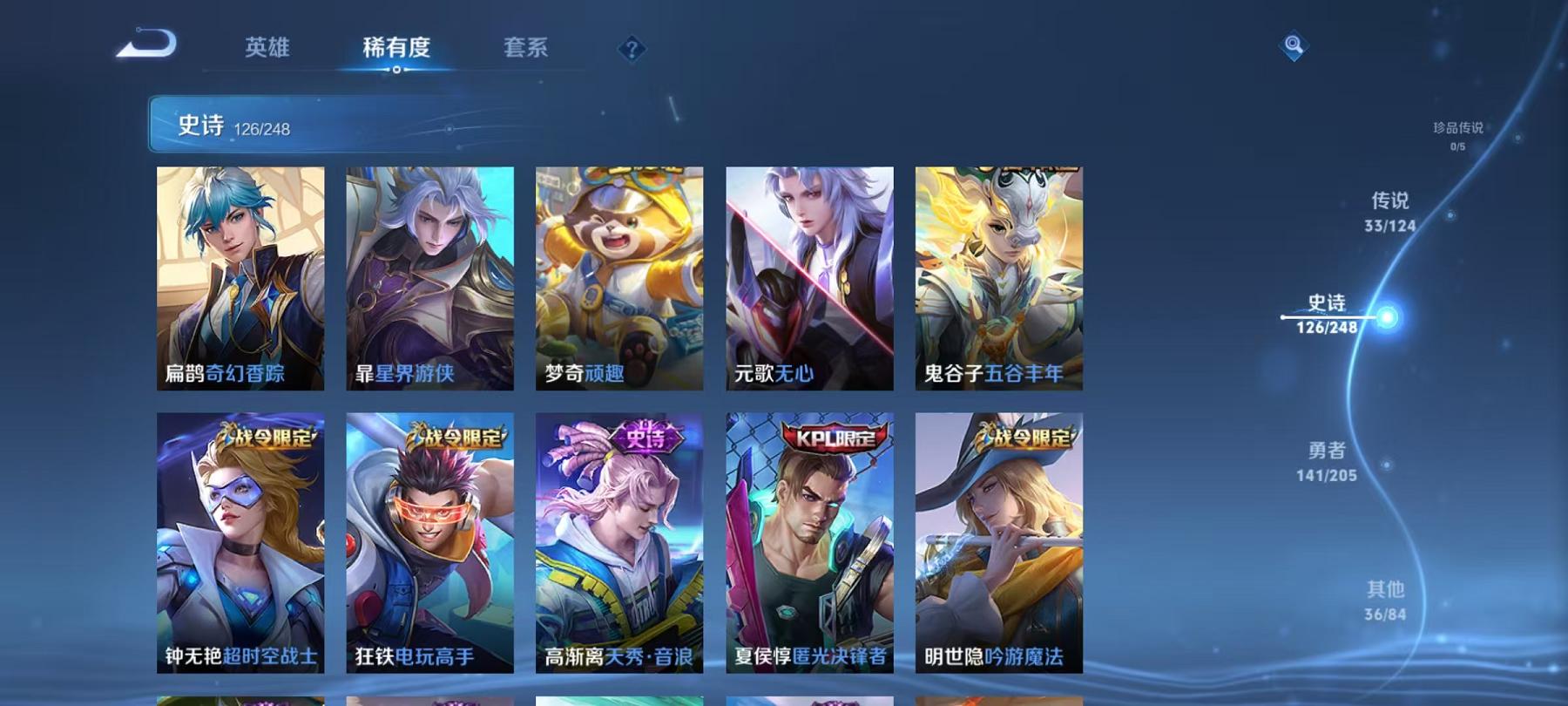Open the 鬼谷子五谷丰年 skin thumbnail
The width and height of the screenshot is (1568, 706).
[998, 279]
